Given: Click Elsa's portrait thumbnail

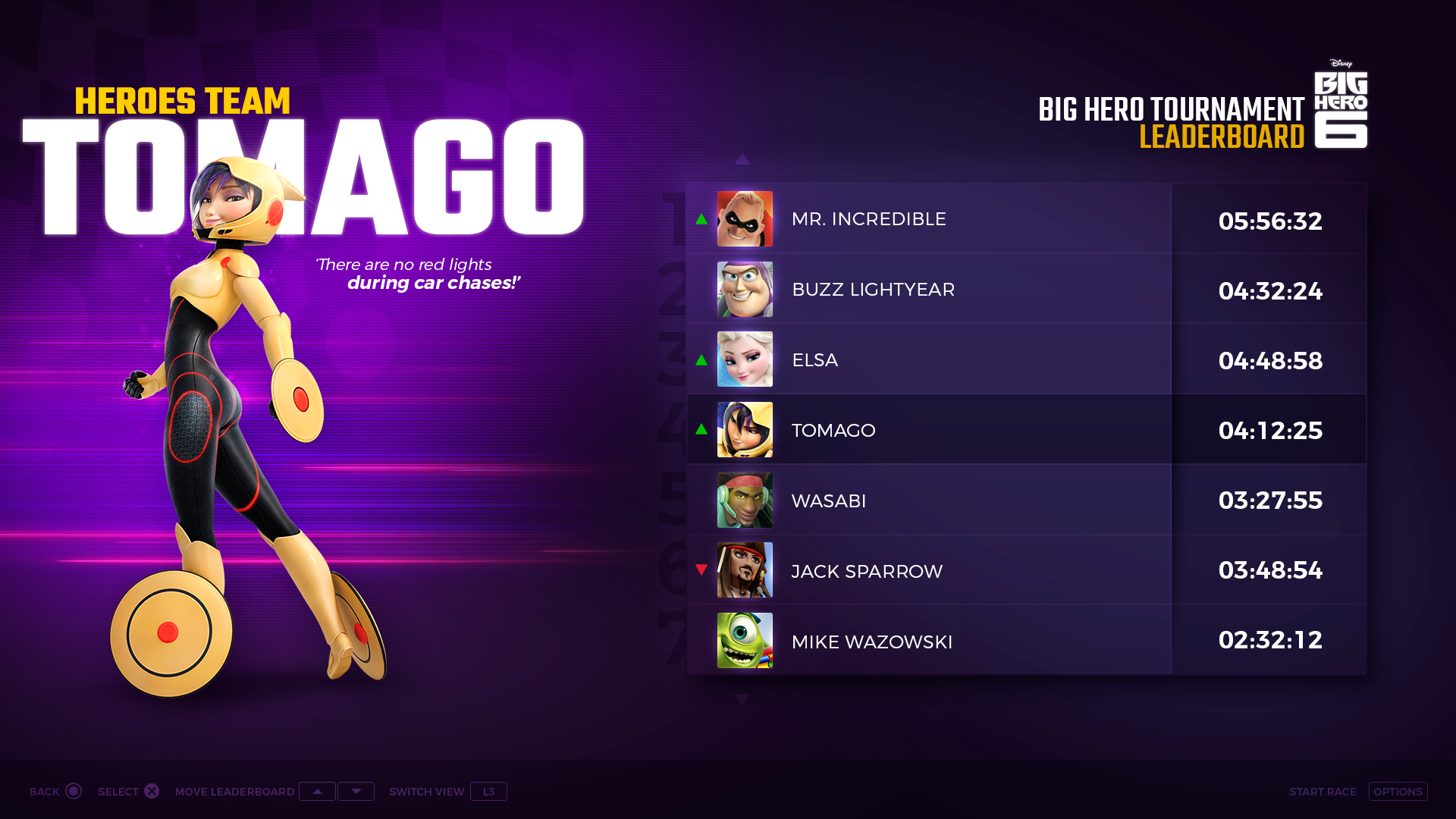Looking at the screenshot, I should pos(745,359).
